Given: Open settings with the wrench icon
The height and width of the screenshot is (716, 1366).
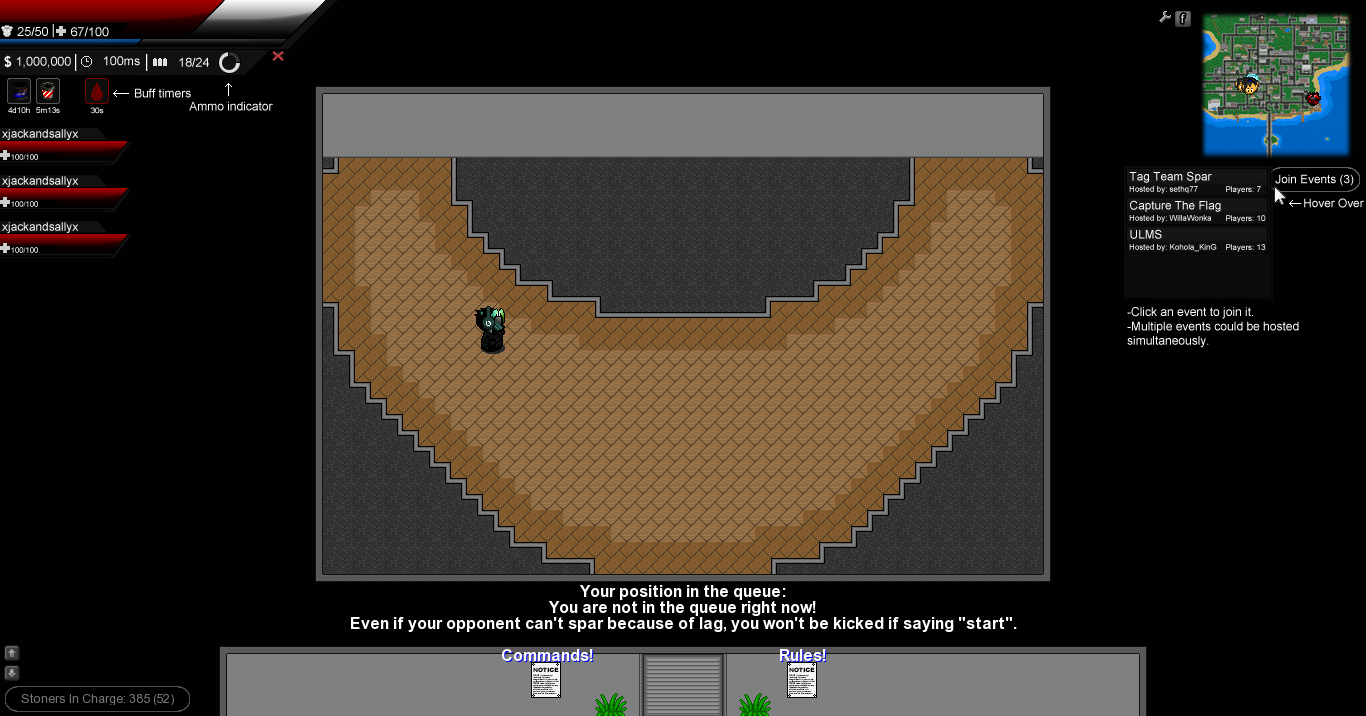Looking at the screenshot, I should (1165, 17).
